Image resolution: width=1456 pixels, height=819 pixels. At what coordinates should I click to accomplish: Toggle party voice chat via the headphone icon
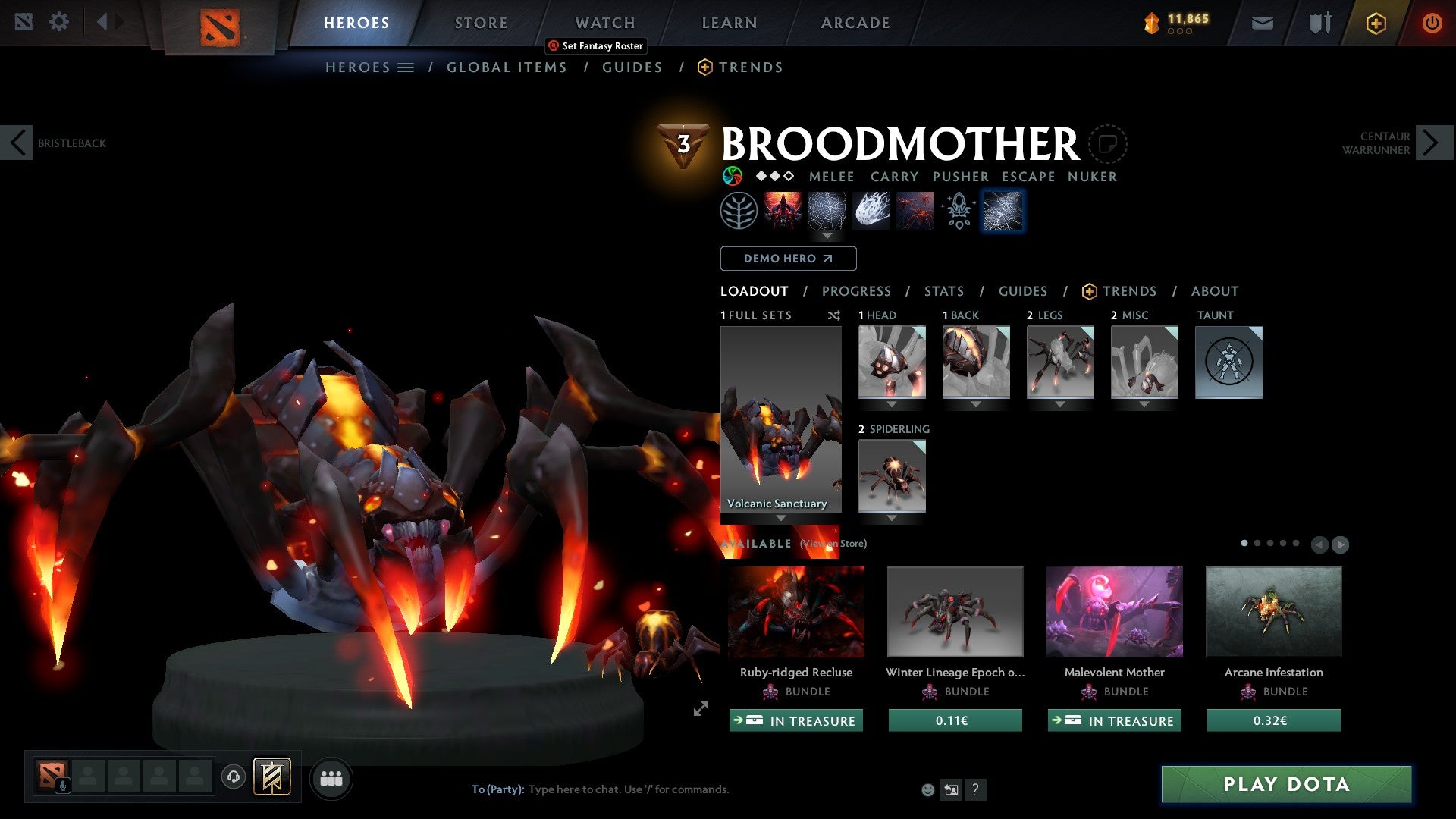tap(234, 777)
